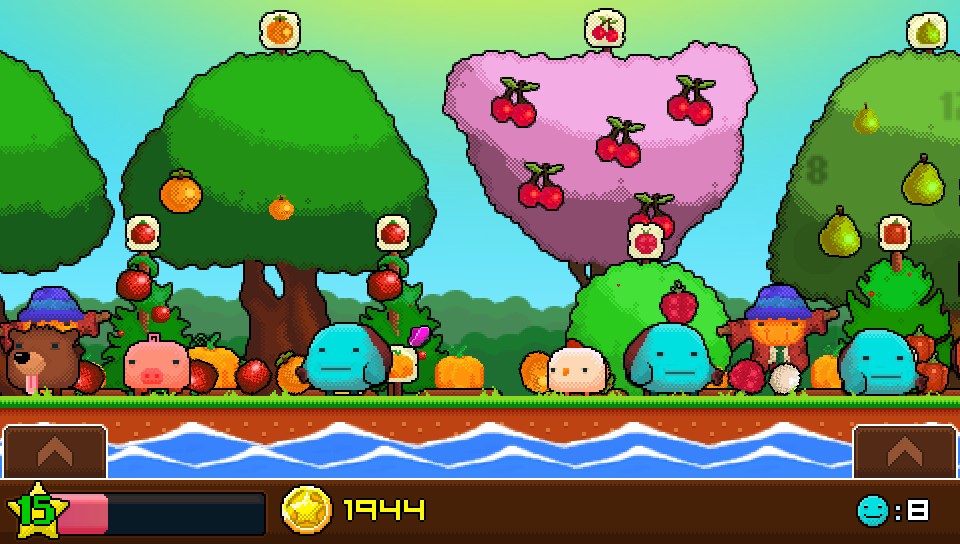Click the gold star coin icon
Viewport: 960px width, 544px height.
(307, 511)
